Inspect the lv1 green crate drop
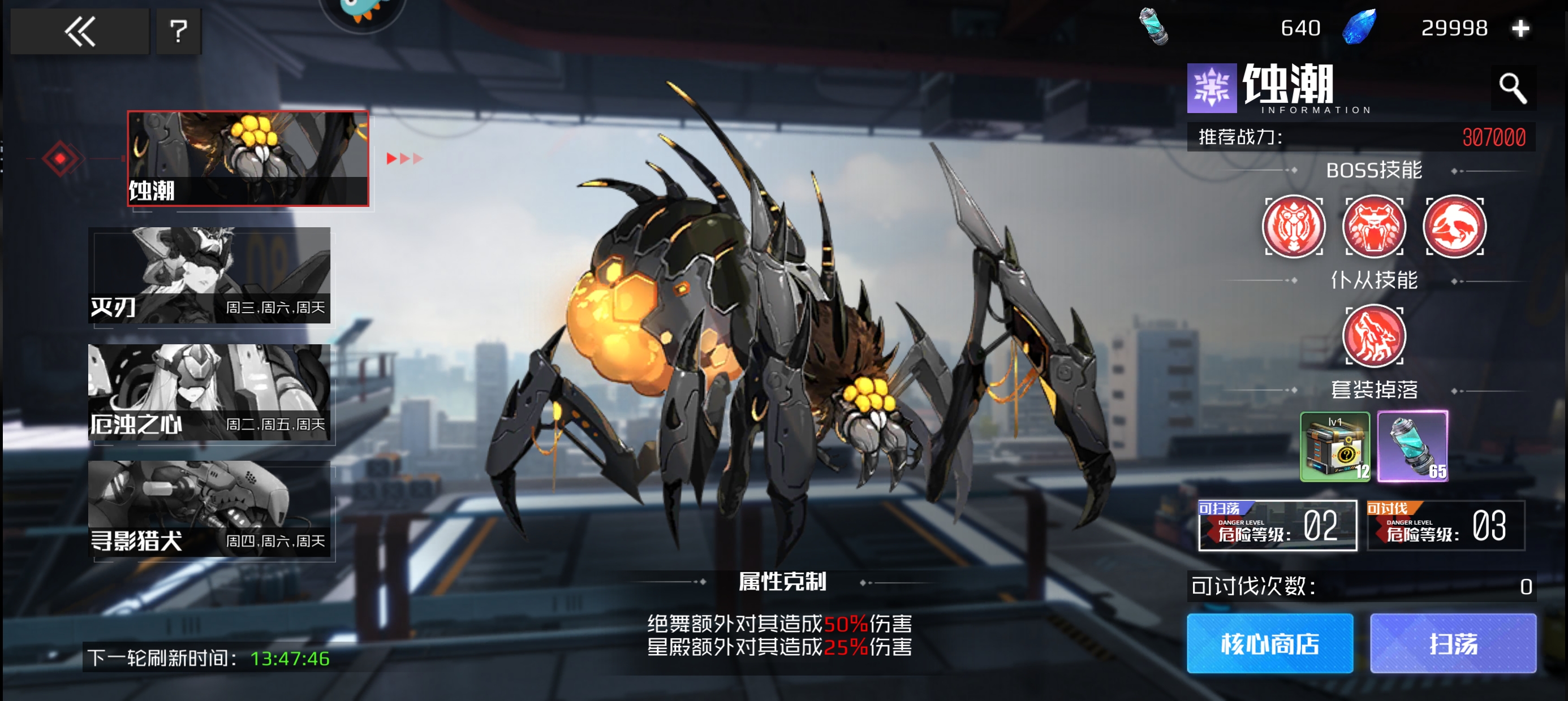 [1335, 447]
